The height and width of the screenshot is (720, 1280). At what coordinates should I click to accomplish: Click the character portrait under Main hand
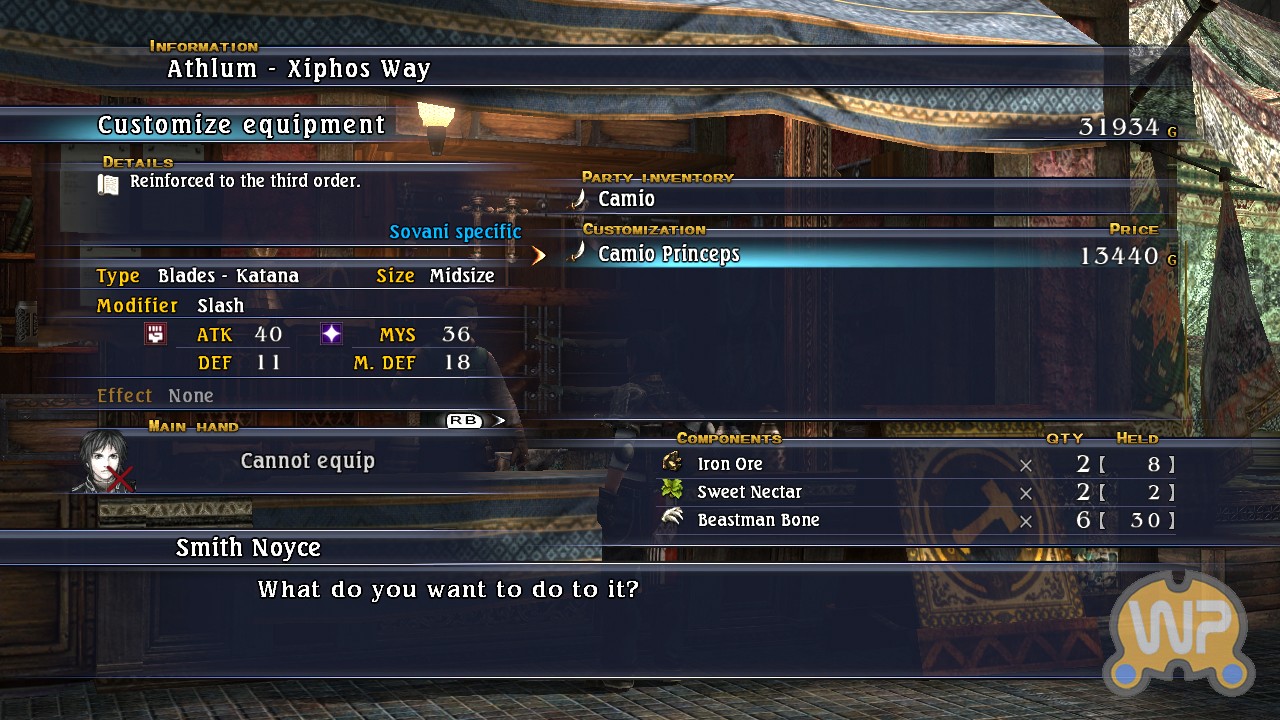click(102, 461)
